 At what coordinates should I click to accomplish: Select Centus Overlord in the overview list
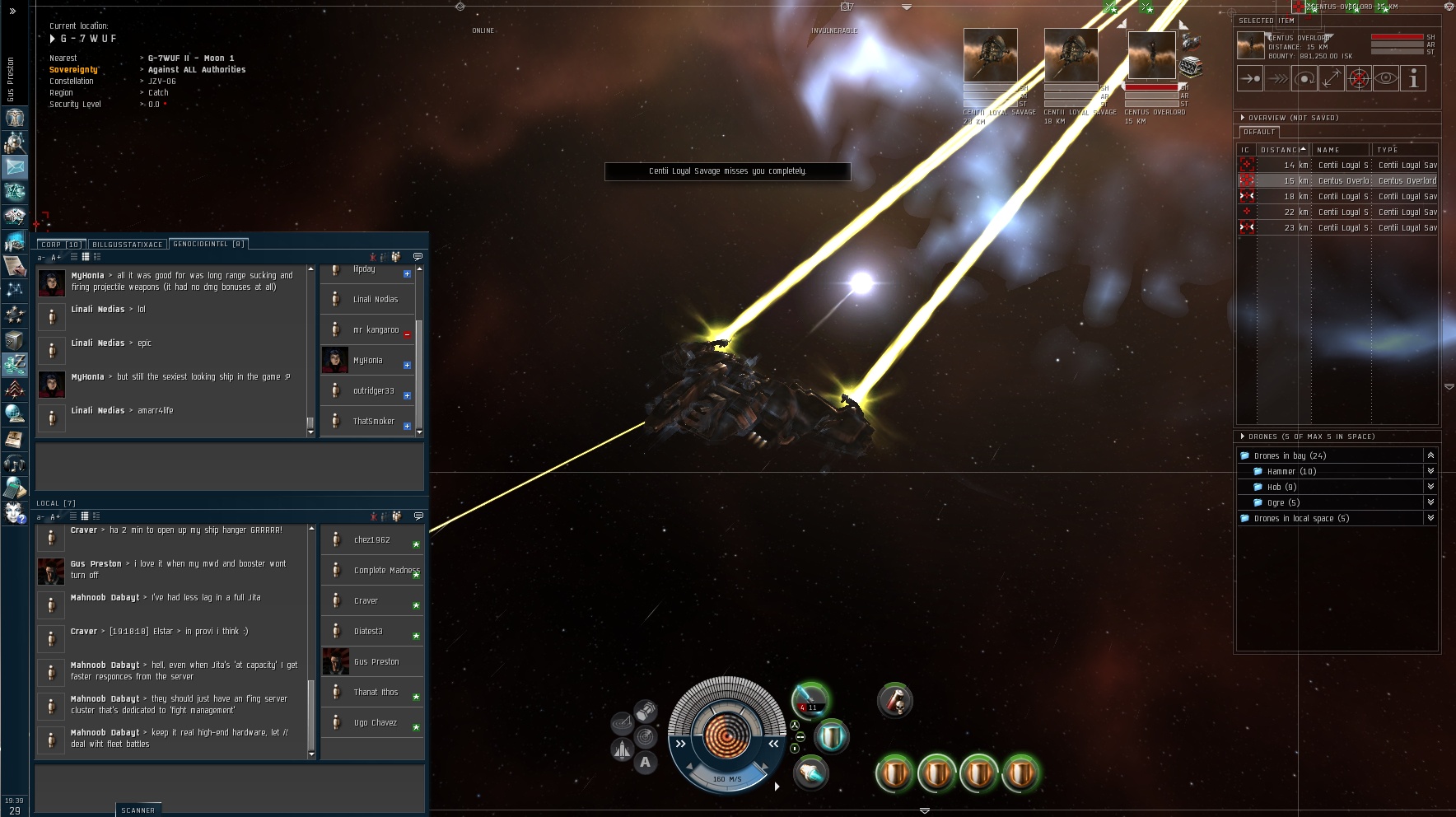(x=1342, y=181)
